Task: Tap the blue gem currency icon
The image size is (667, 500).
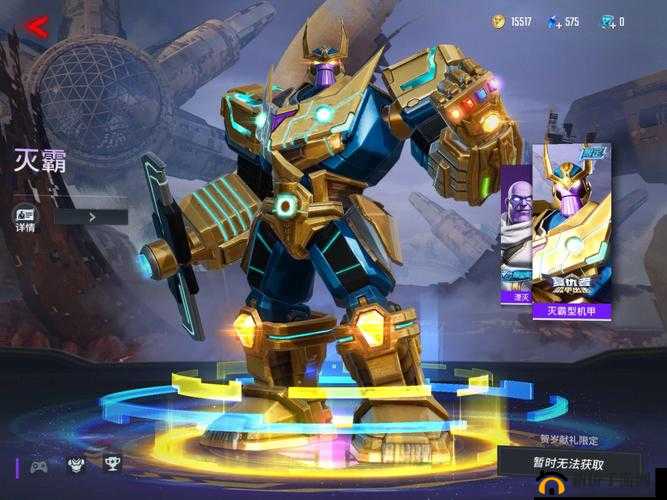Action: click(x=552, y=21)
